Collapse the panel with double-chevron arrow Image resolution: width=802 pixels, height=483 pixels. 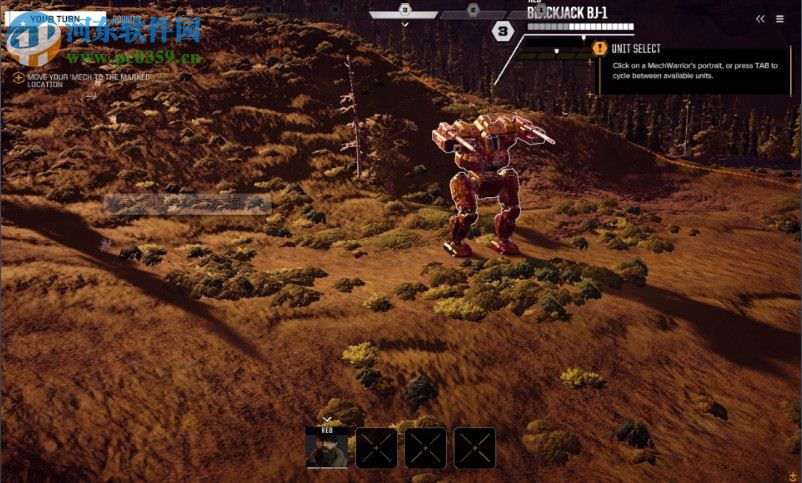(760, 19)
